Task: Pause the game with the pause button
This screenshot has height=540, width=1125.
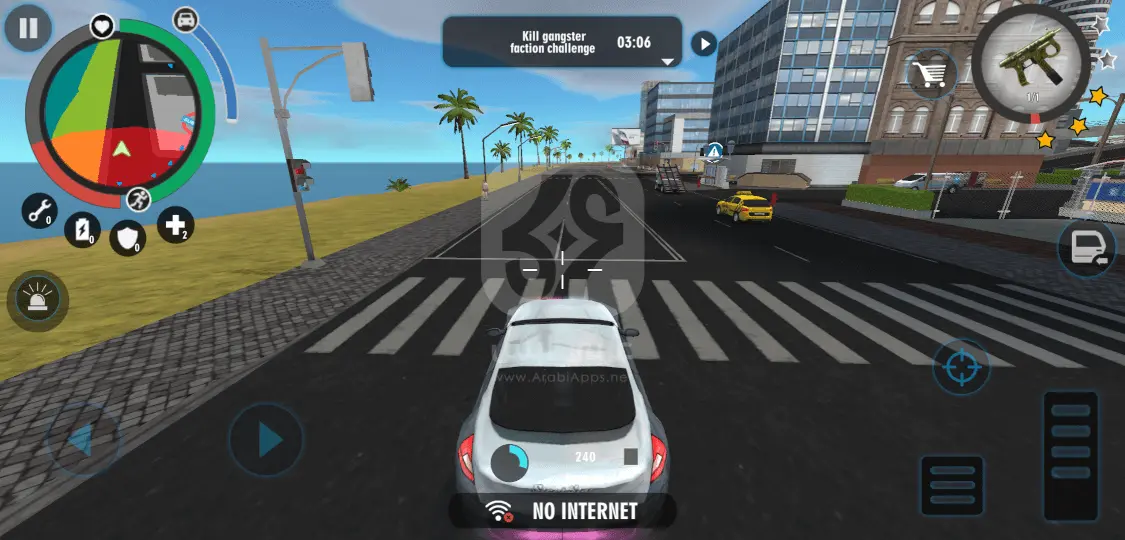Action: click(28, 28)
